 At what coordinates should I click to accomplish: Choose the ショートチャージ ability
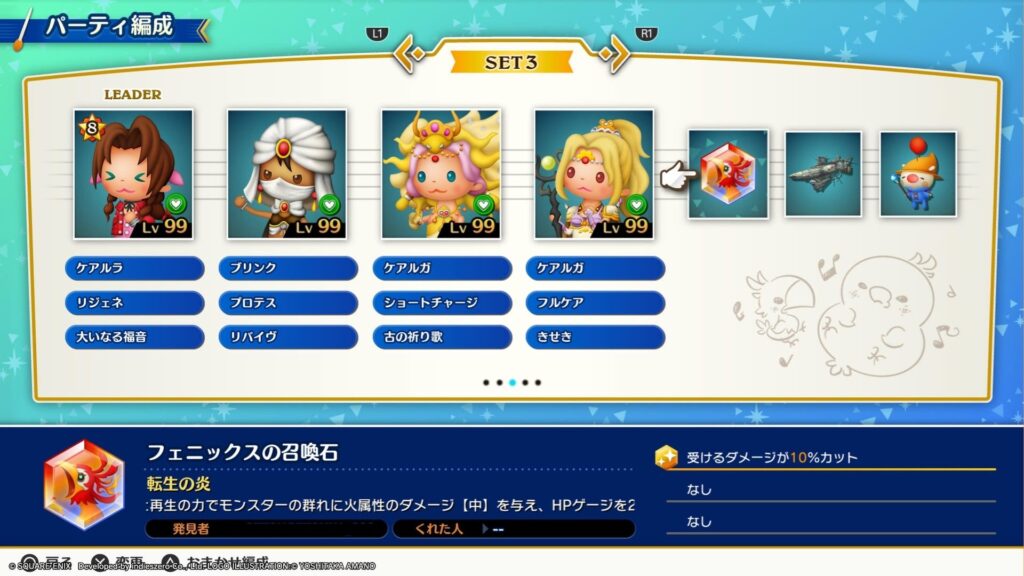click(x=442, y=302)
